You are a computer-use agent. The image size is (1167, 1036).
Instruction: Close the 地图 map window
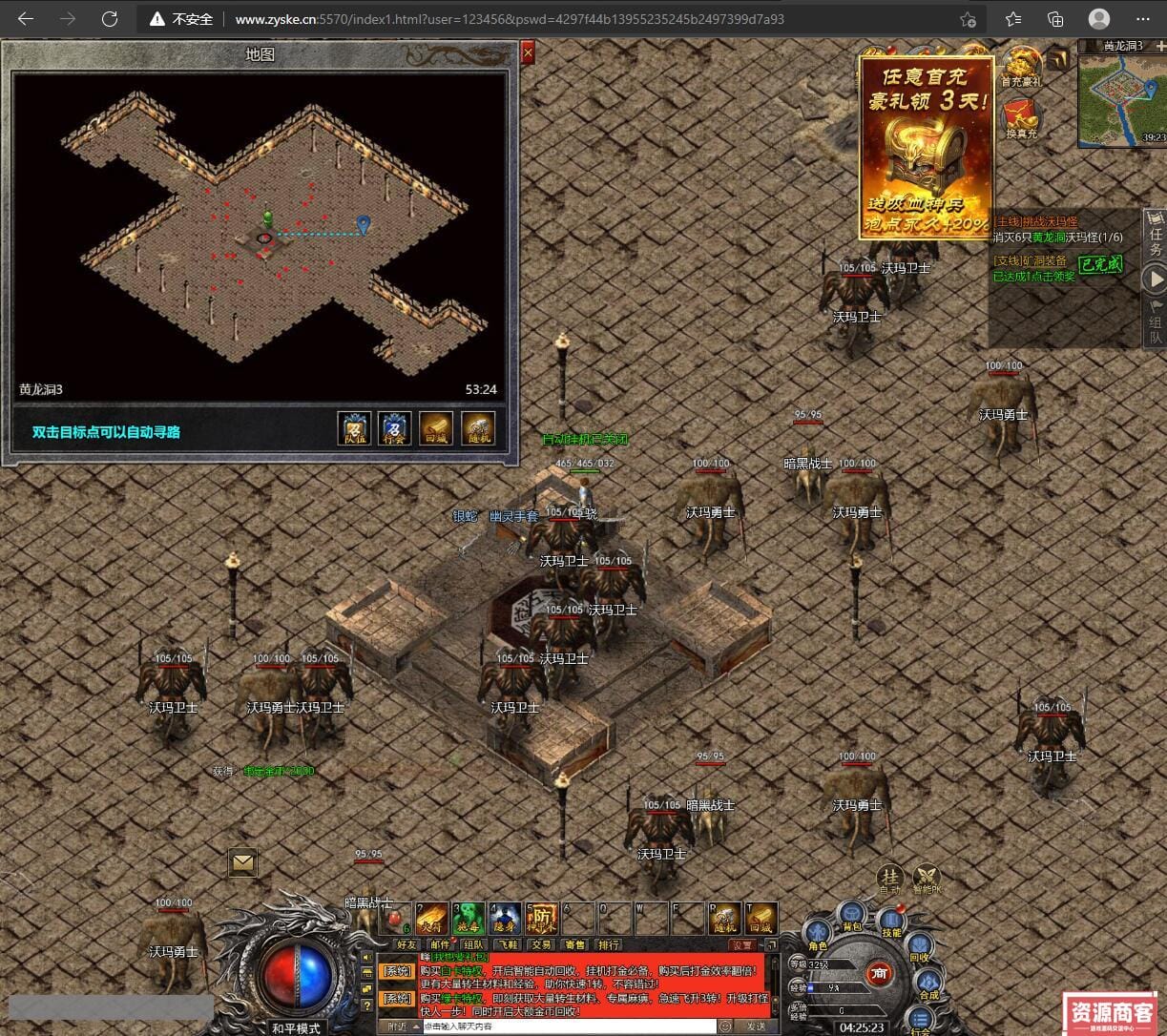pos(528,54)
